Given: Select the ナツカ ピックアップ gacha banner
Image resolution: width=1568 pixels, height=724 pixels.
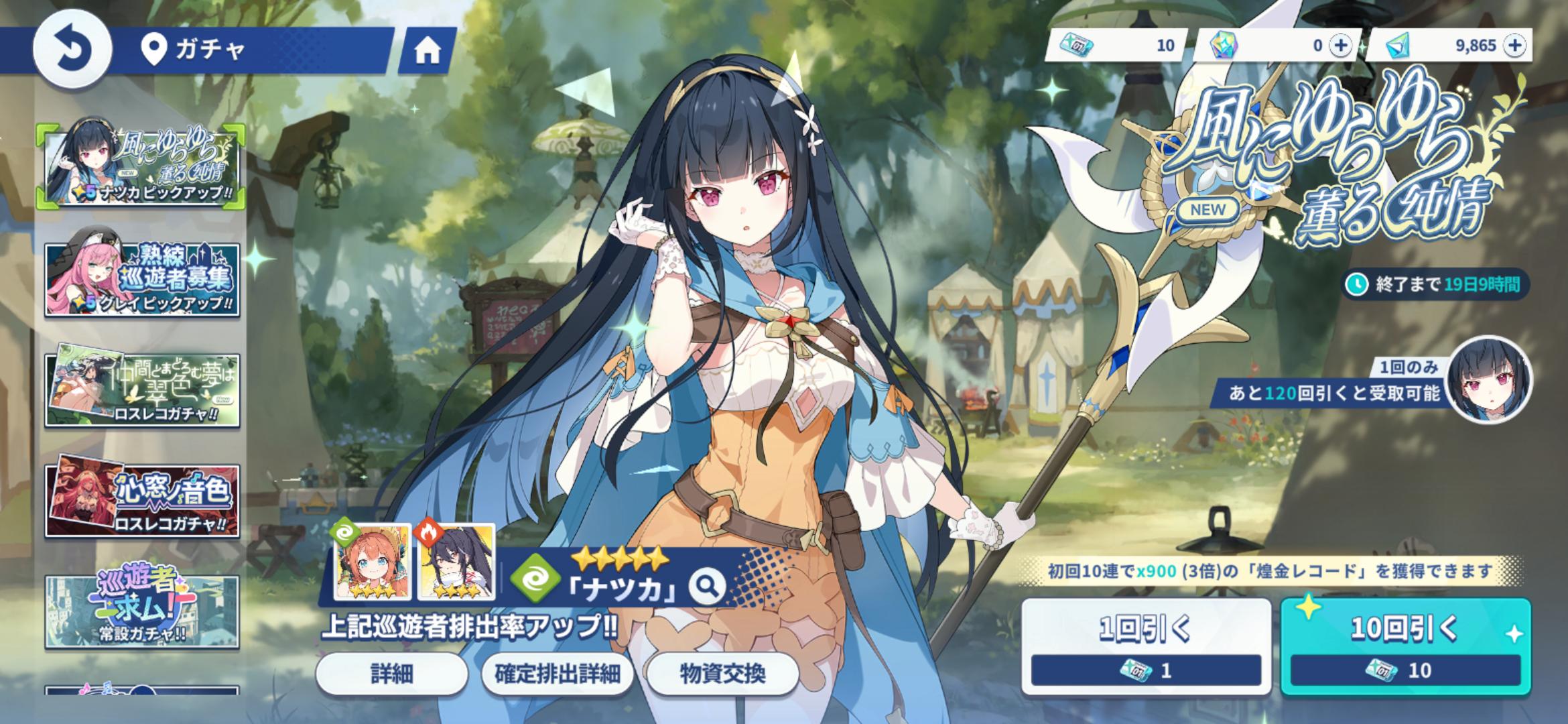Looking at the screenshot, I should (x=142, y=165).
